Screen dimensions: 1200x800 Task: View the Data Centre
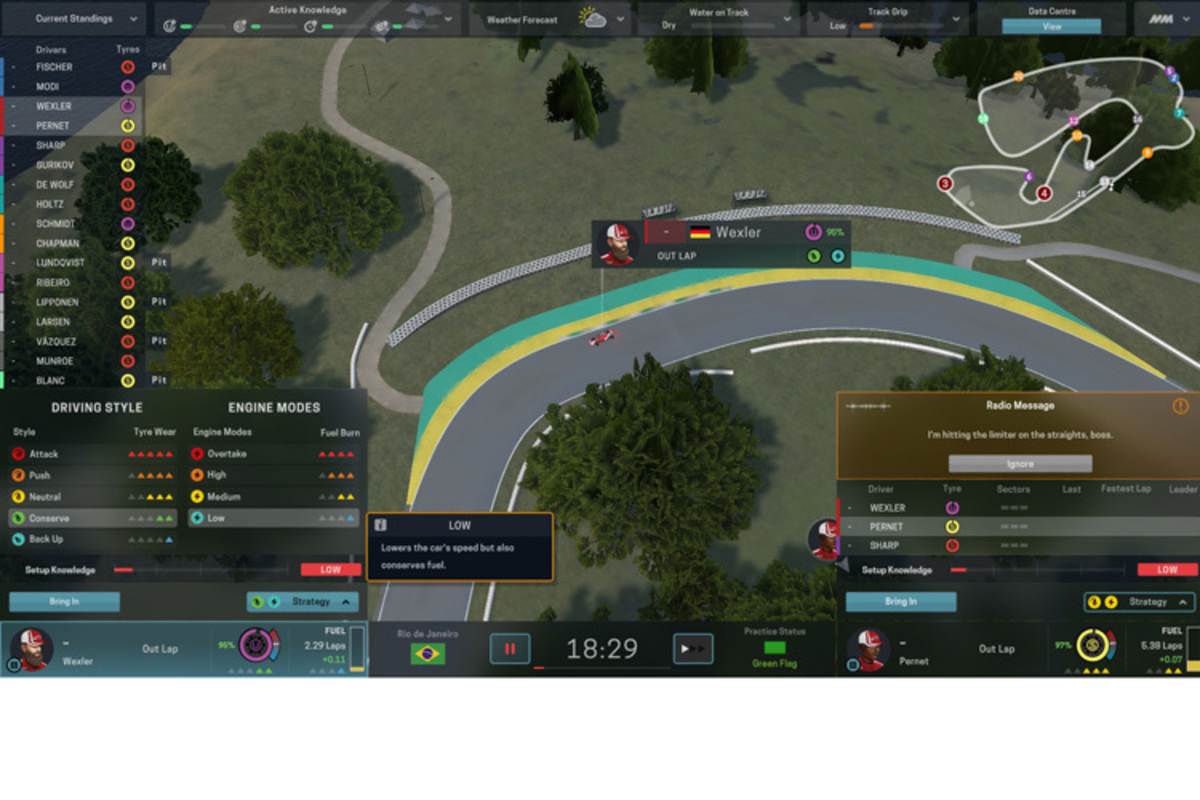click(x=1052, y=27)
